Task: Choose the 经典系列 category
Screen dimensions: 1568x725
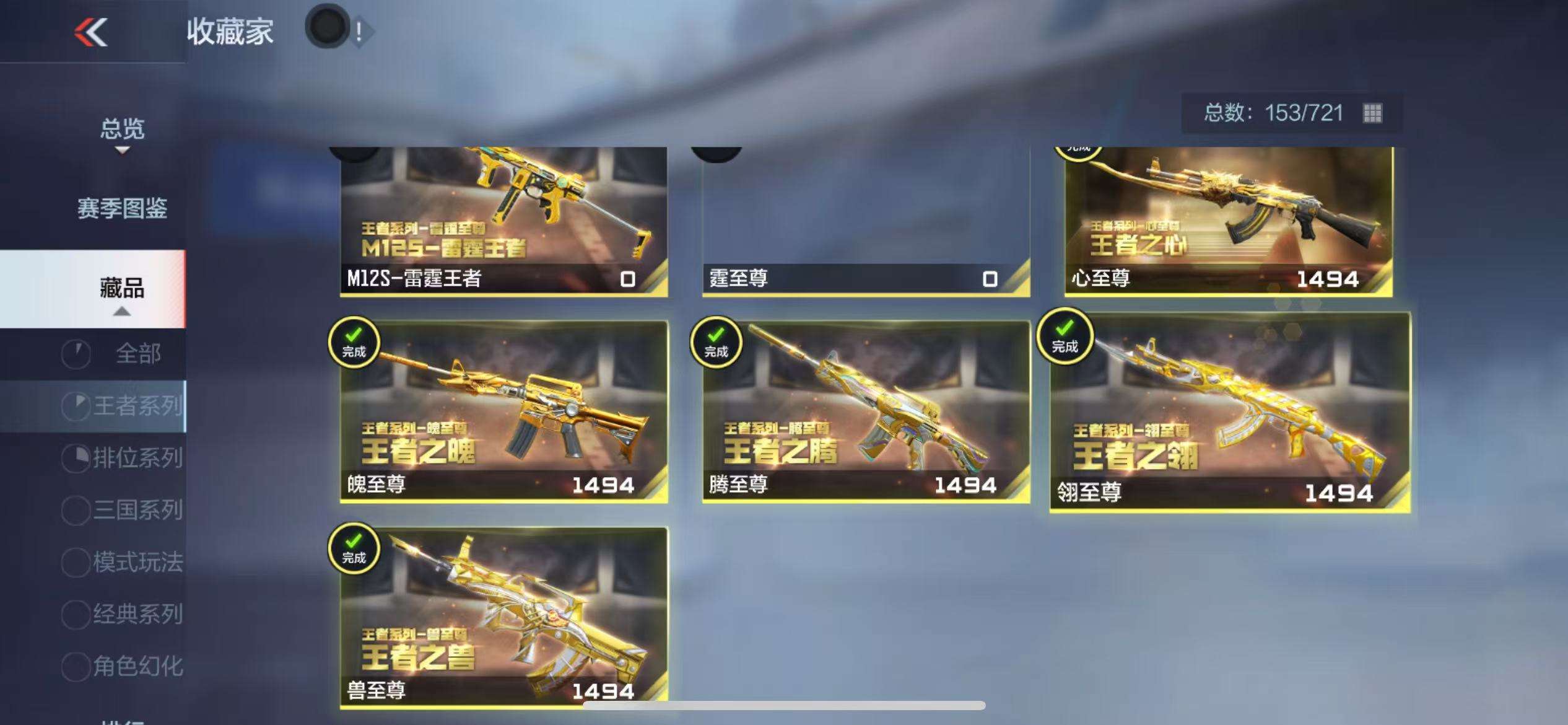Action: [137, 614]
